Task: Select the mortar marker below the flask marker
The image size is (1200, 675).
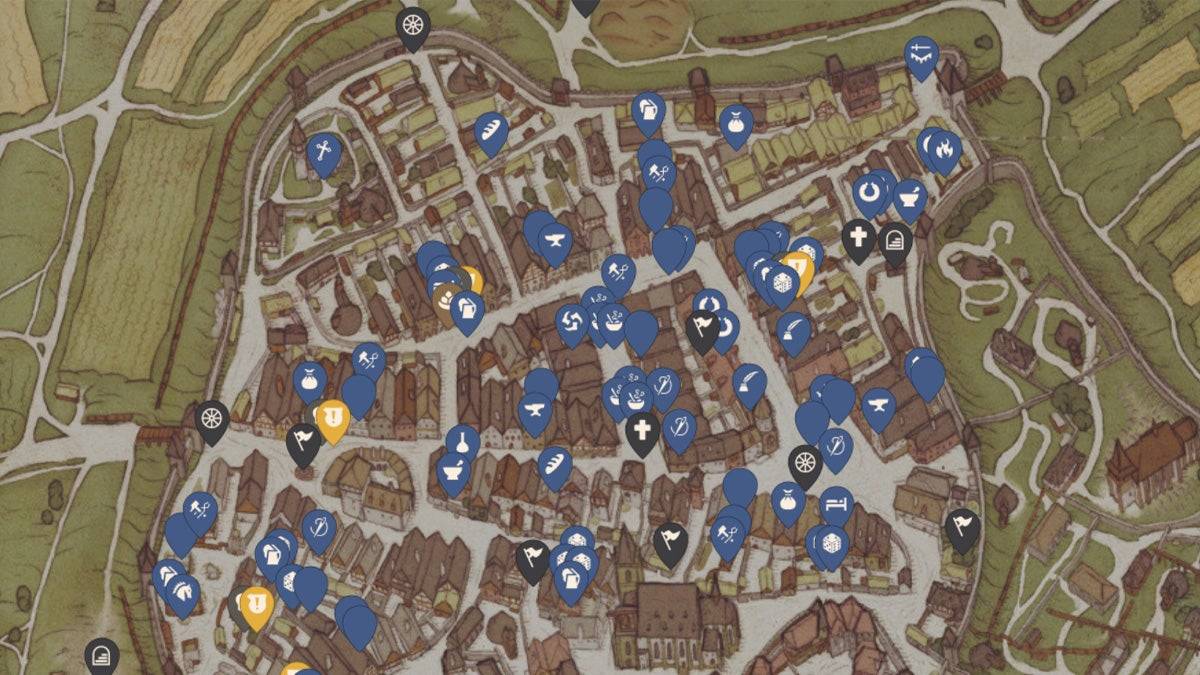Action: point(453,470)
